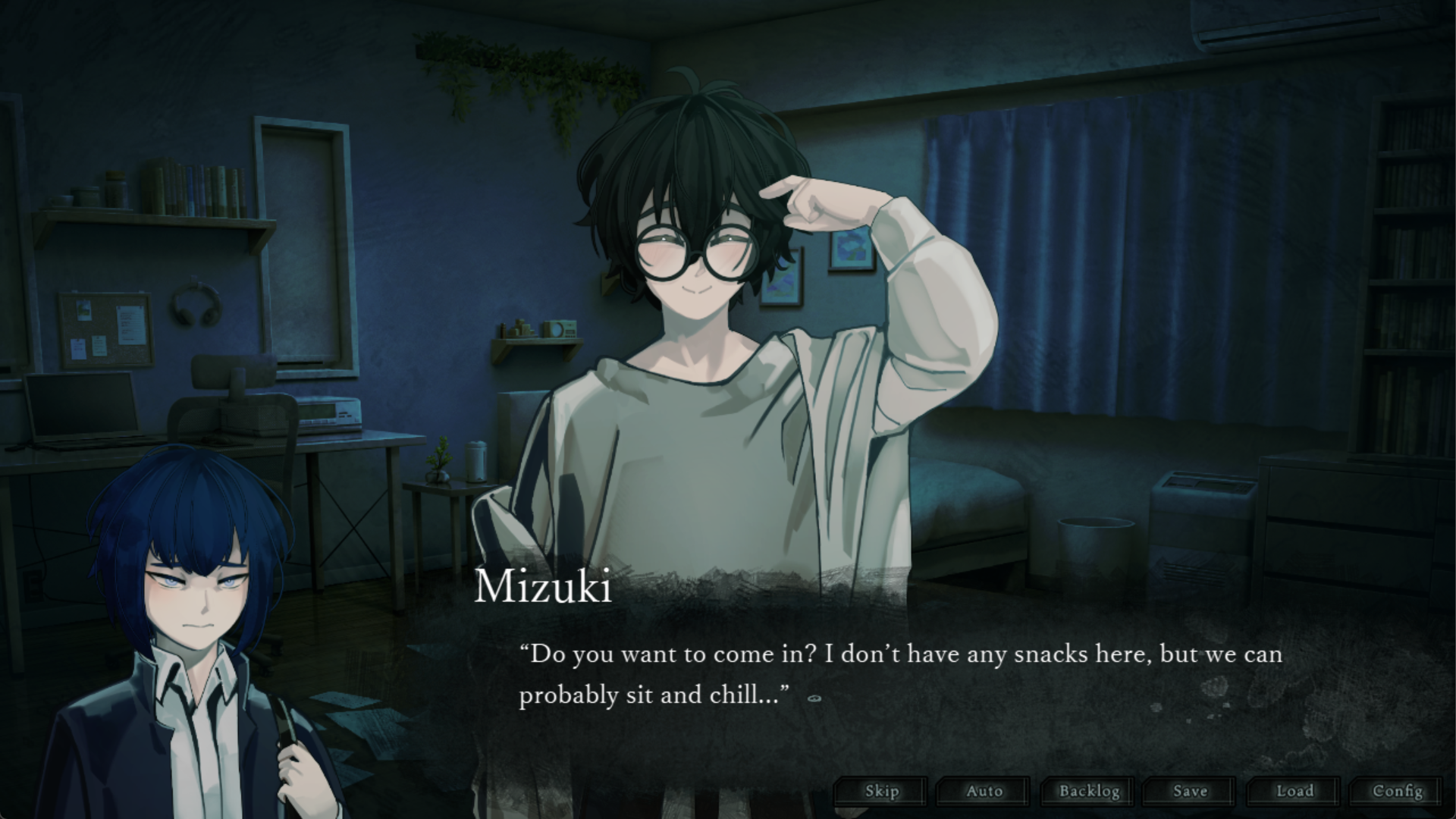Click the Skip button
Viewport: 1456px width, 819px height.
[881, 792]
